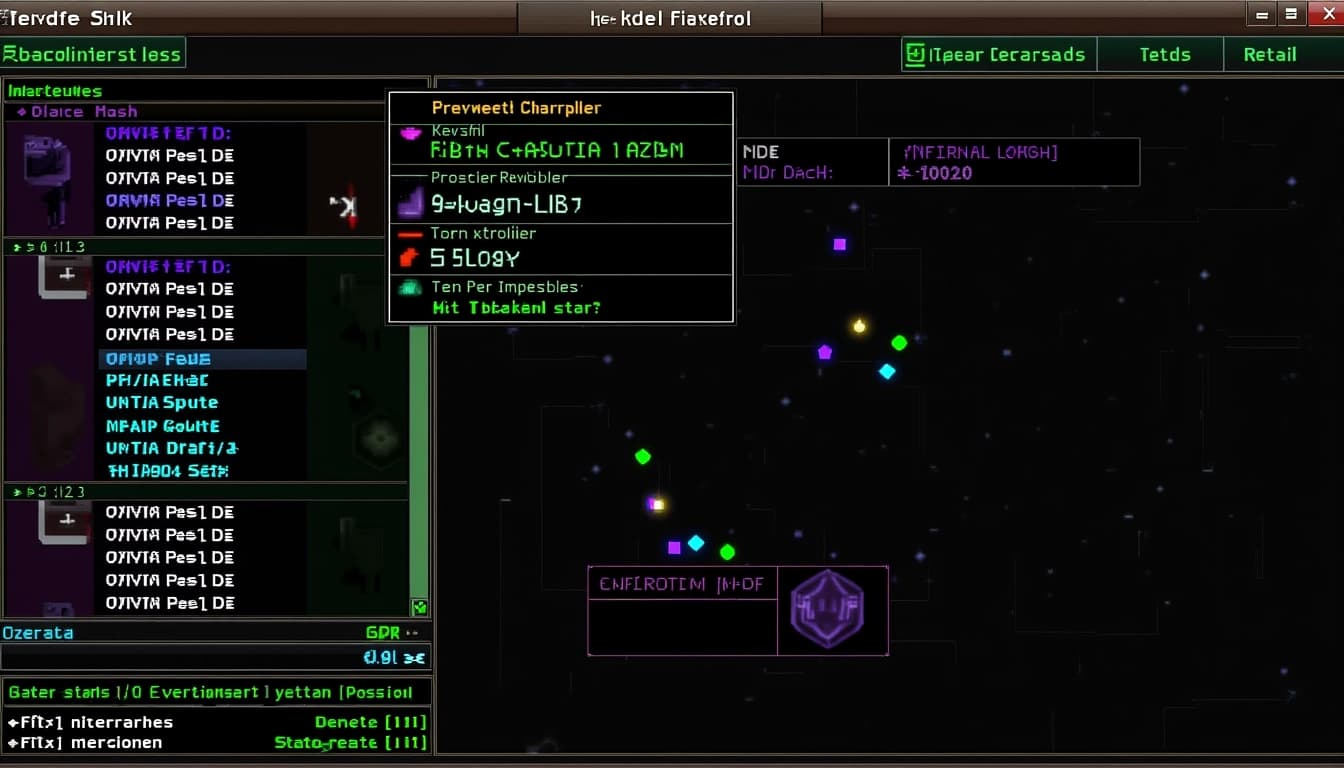
Task: Click the purple hexagon emblem
Action: click(827, 610)
